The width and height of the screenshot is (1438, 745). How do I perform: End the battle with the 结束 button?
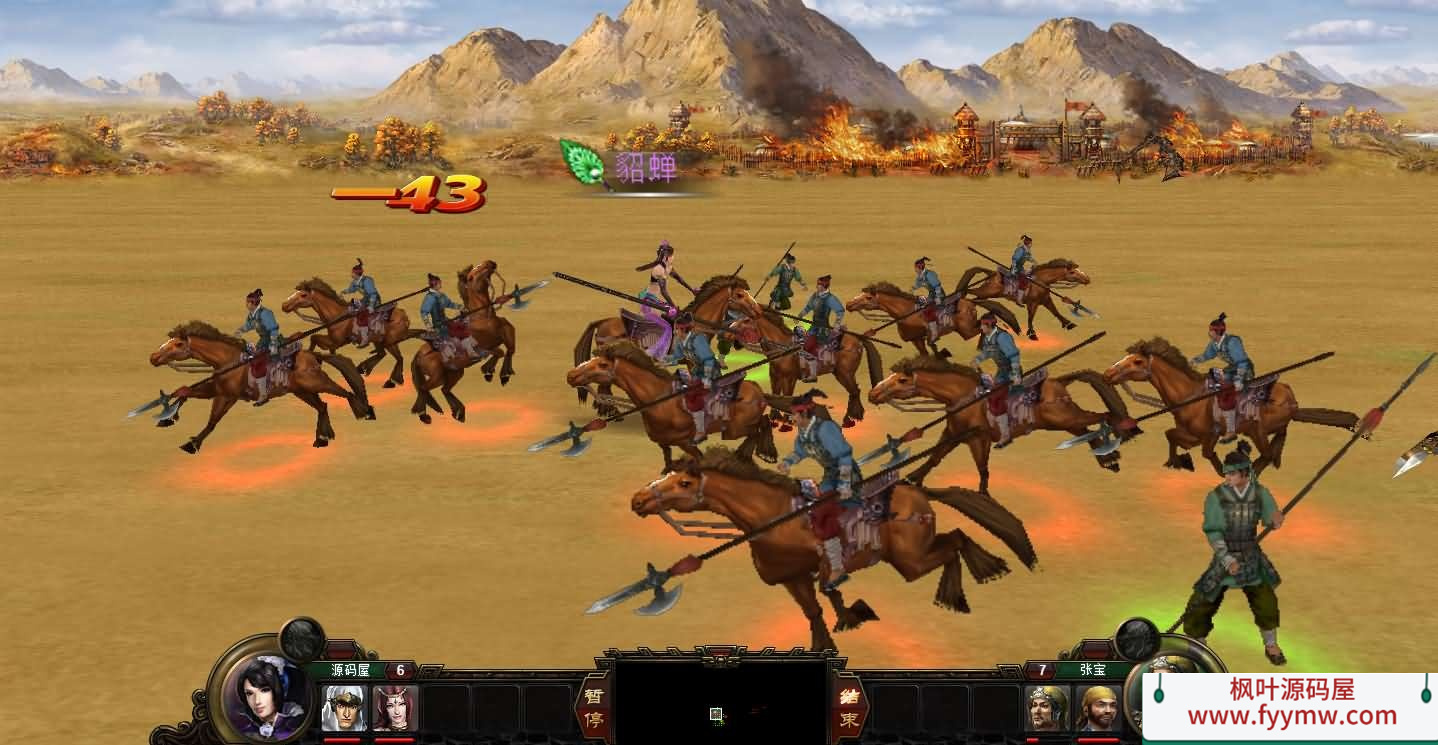[x=849, y=707]
